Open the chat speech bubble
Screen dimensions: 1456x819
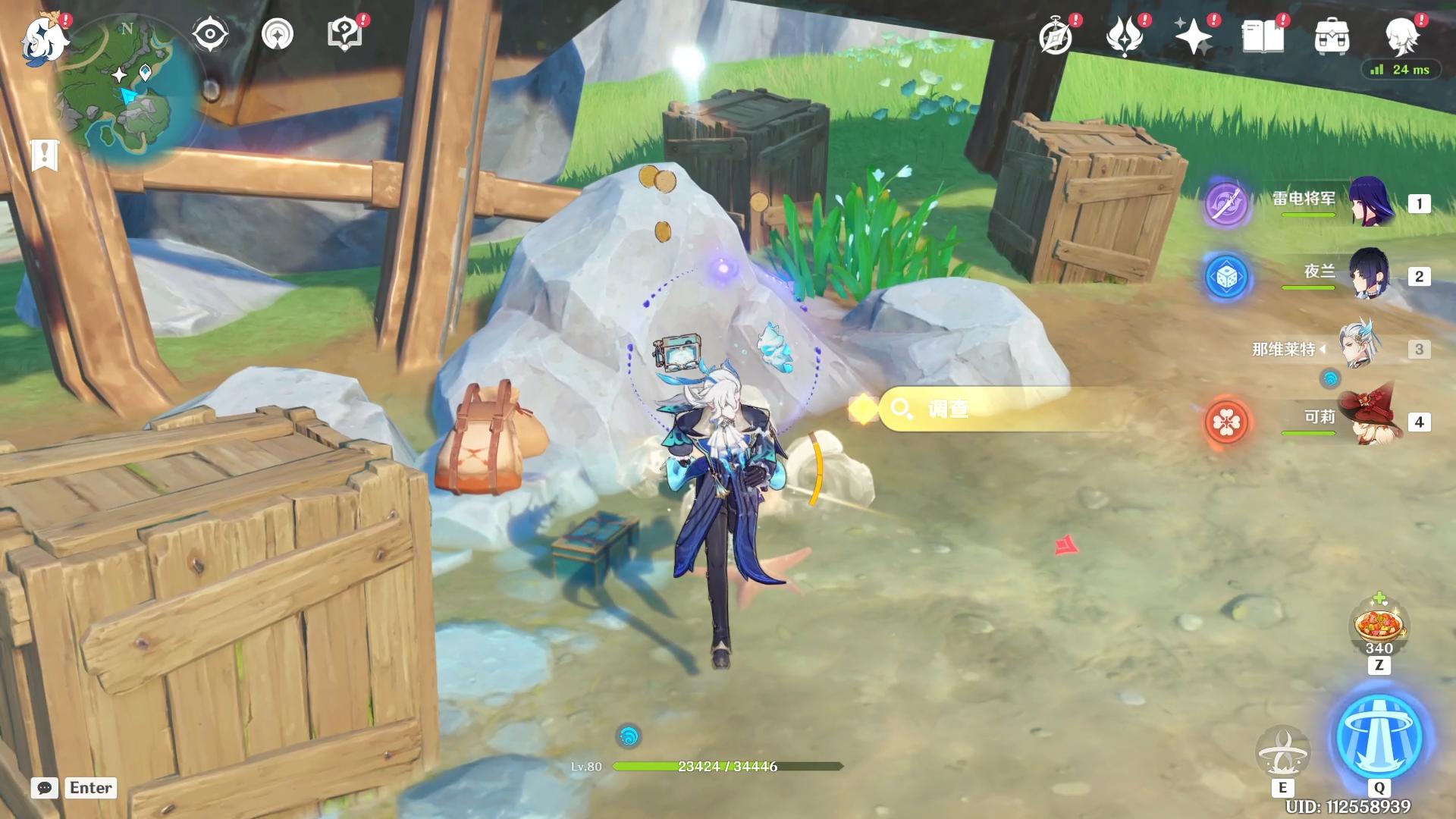pyautogui.click(x=45, y=788)
